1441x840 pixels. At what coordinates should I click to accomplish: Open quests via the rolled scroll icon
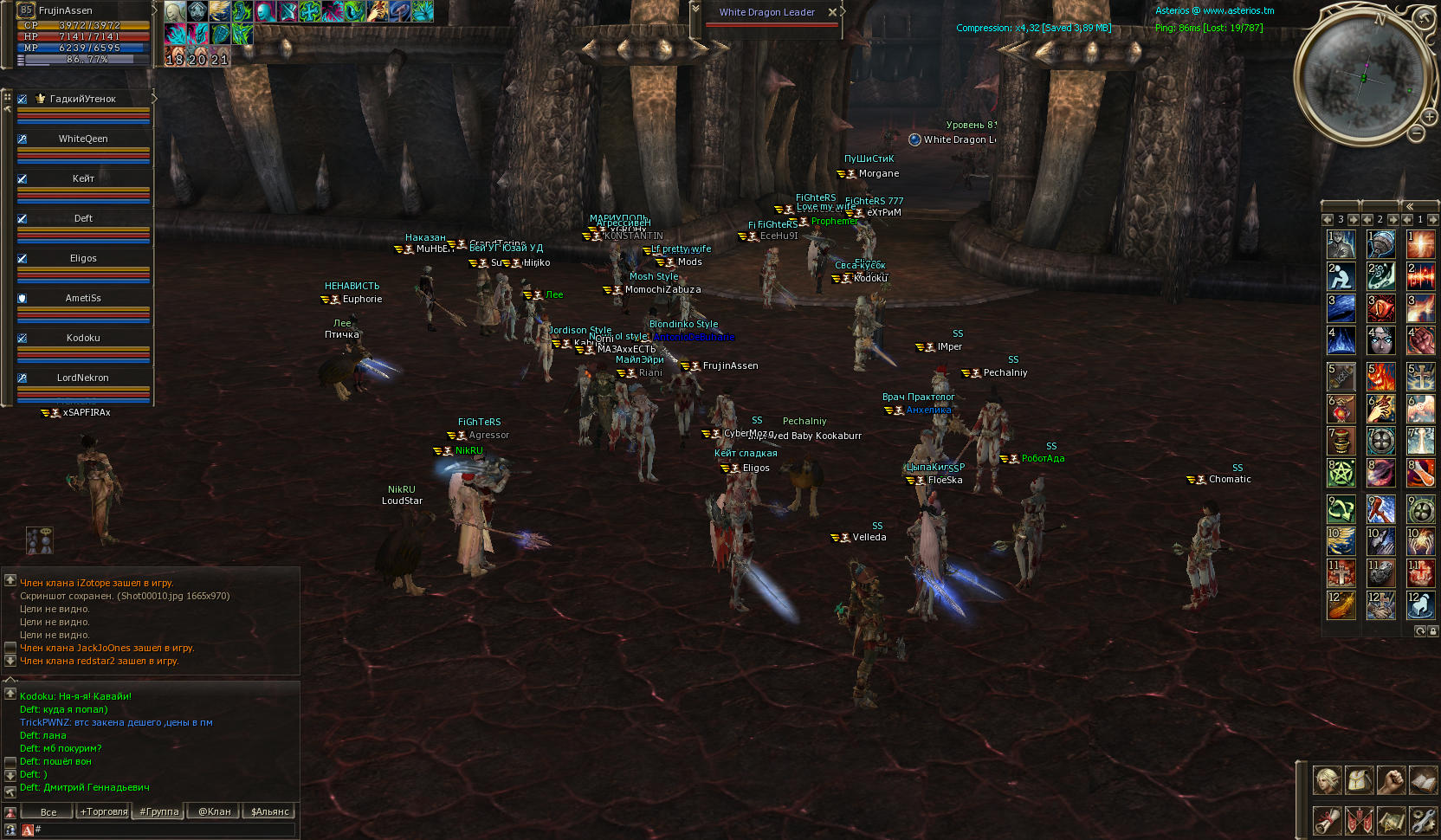pos(1327,820)
